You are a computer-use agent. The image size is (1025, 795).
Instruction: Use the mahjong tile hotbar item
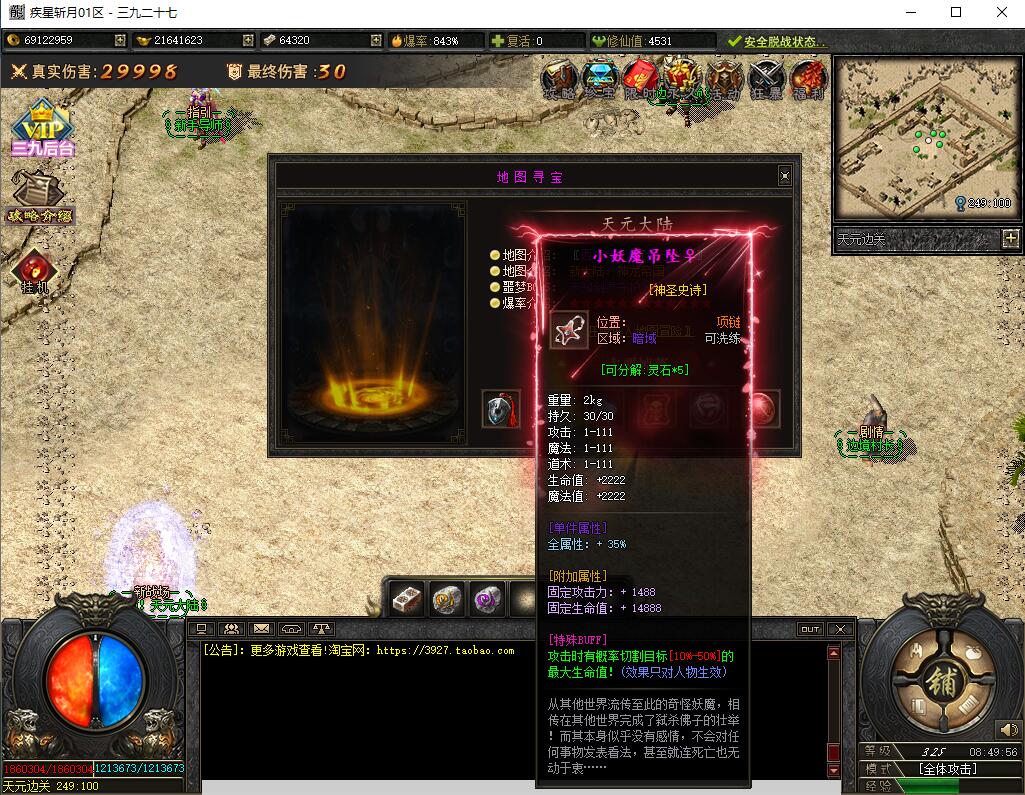coord(406,597)
